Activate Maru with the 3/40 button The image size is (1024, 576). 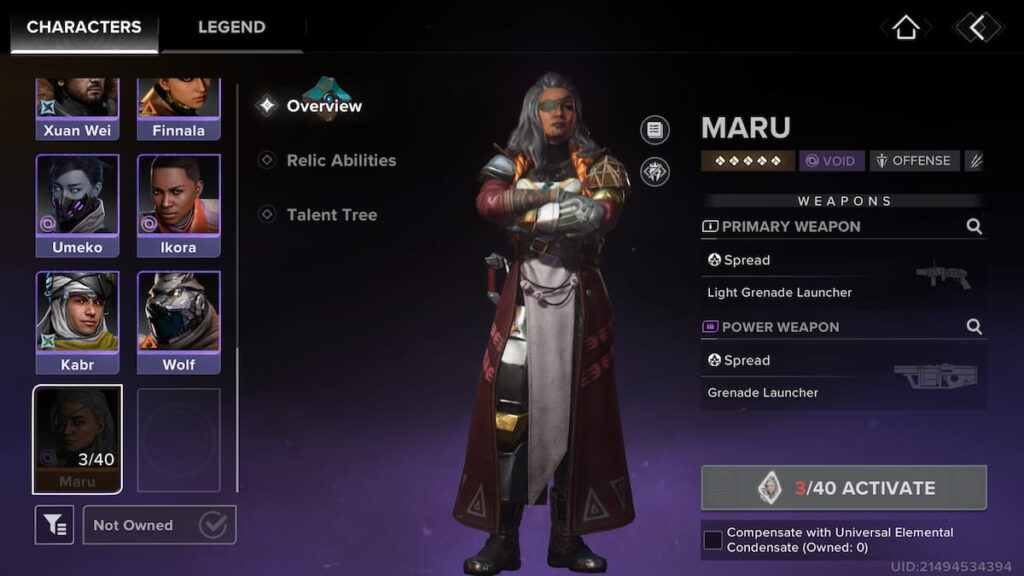843,488
